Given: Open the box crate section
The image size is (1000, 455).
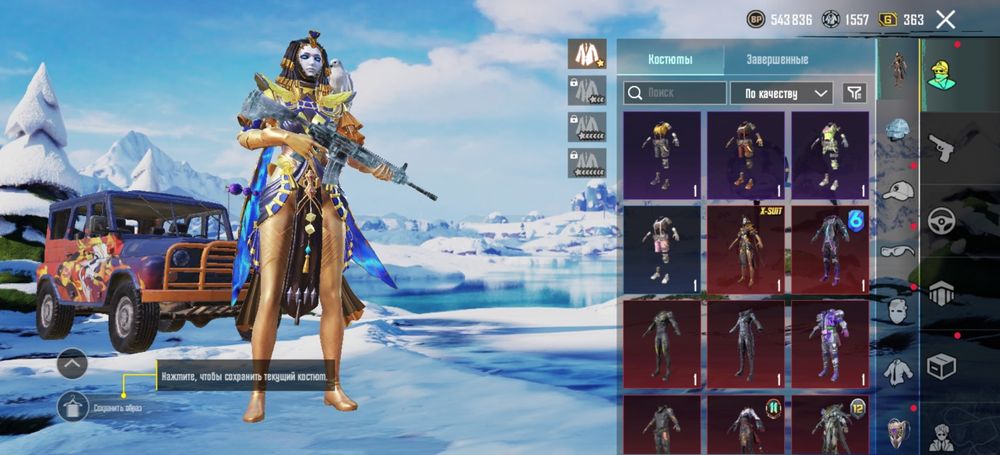Looking at the screenshot, I should tap(941, 367).
